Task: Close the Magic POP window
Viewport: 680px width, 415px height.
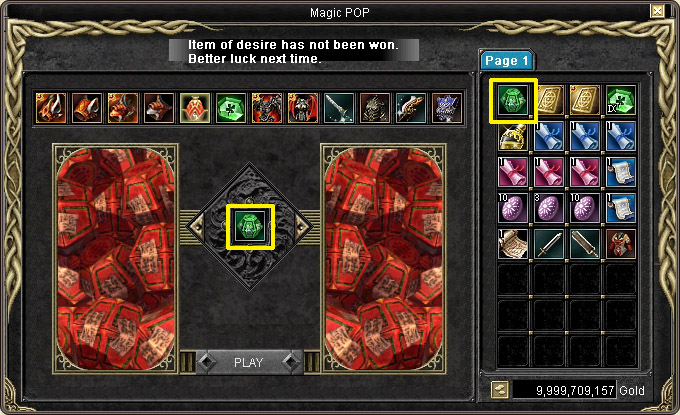Action: point(657,11)
